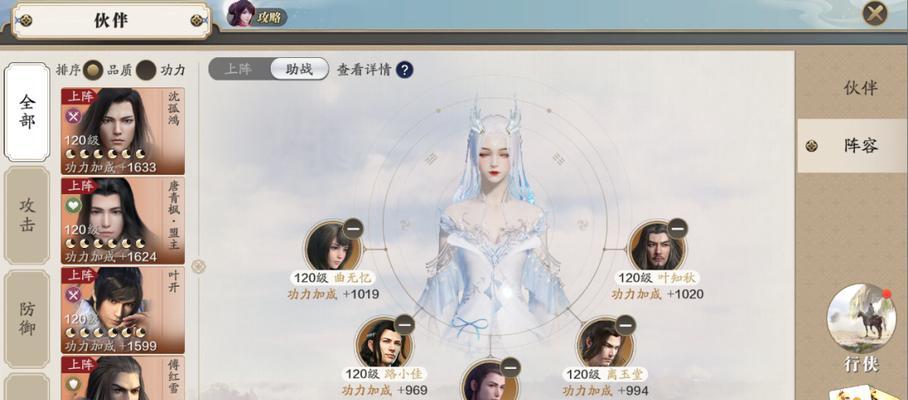Select the 防御 category tab
This screenshot has width=908, height=400.
click(x=27, y=318)
